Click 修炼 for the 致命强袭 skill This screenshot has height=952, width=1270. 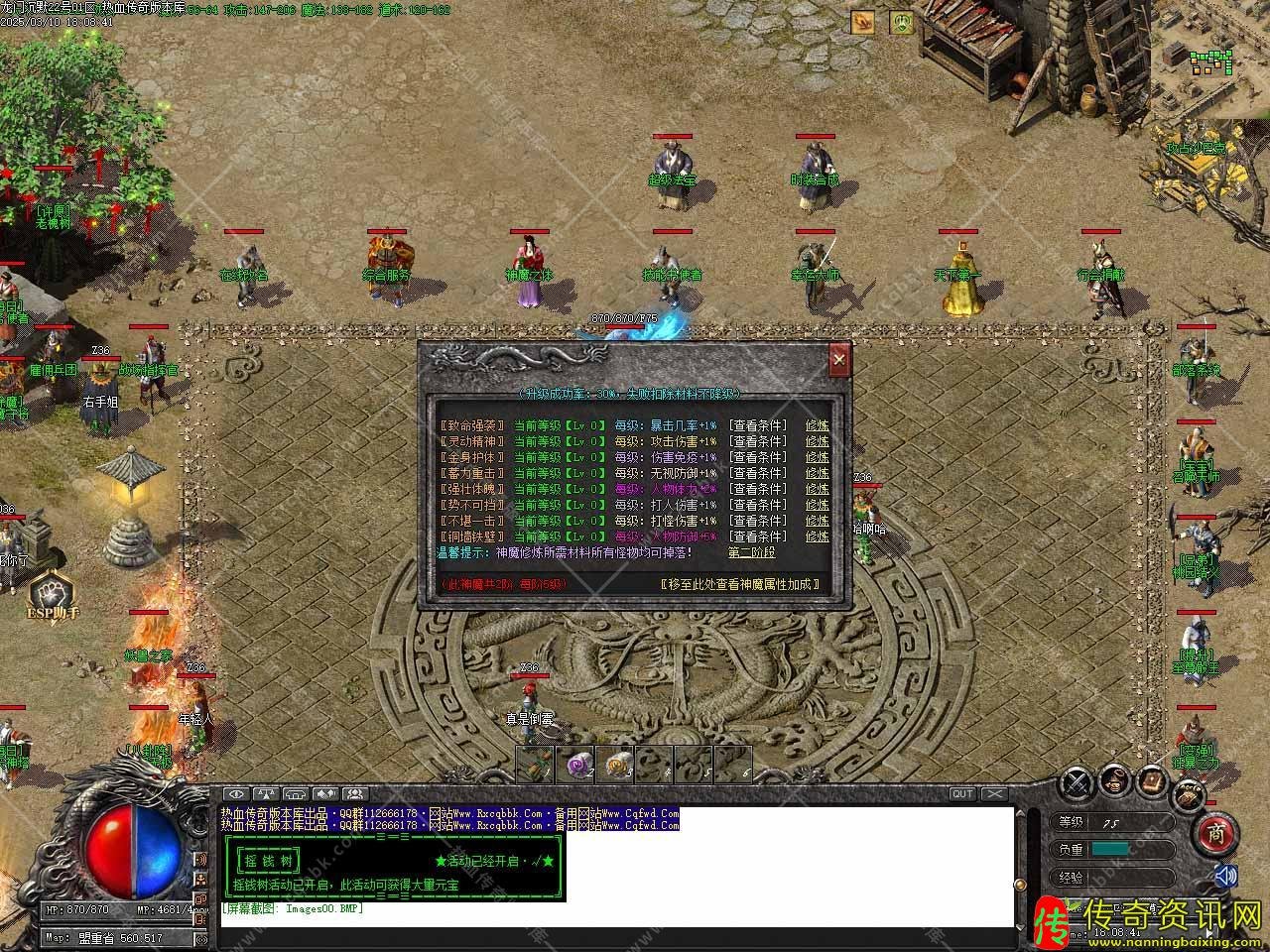coord(817,425)
